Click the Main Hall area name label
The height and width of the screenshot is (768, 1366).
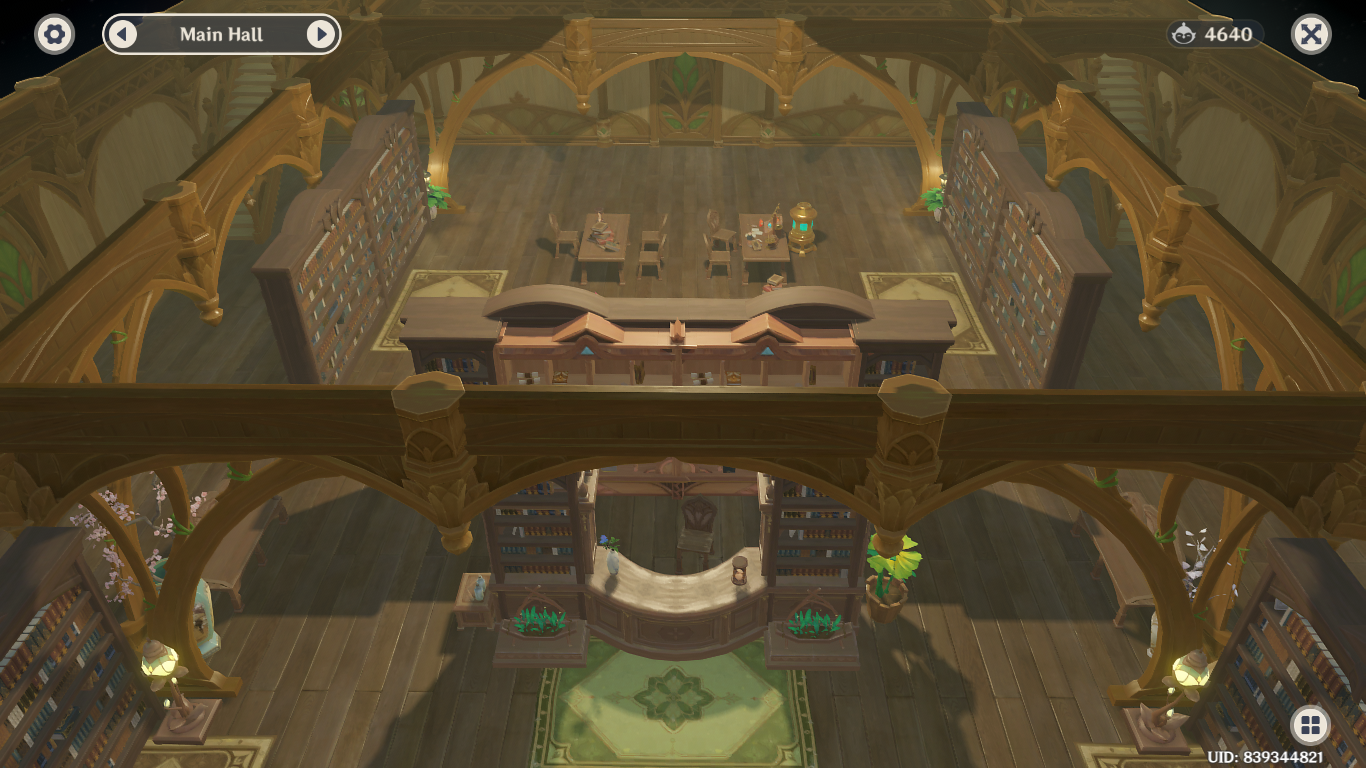pos(220,34)
